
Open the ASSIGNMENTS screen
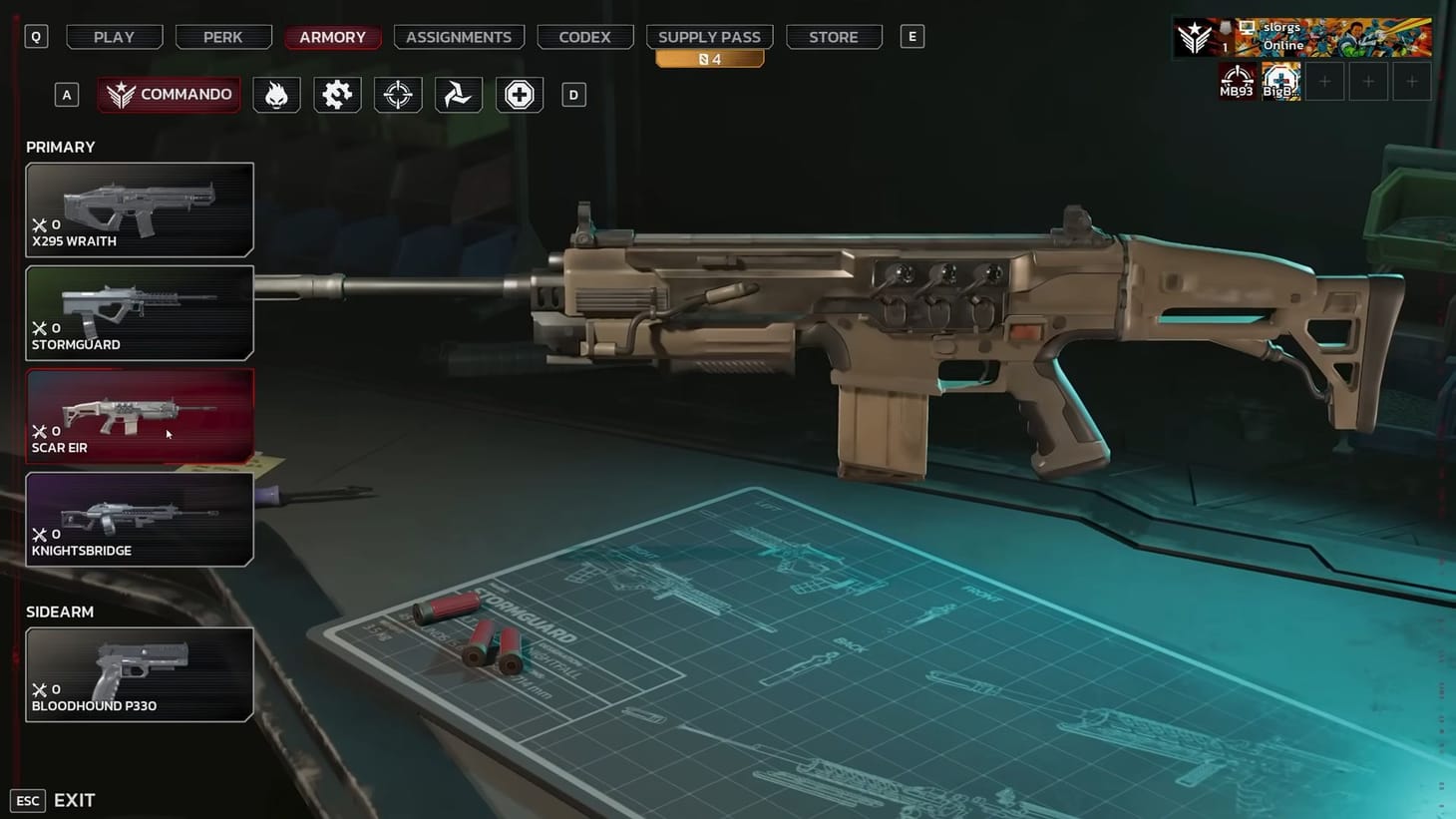coord(459,37)
